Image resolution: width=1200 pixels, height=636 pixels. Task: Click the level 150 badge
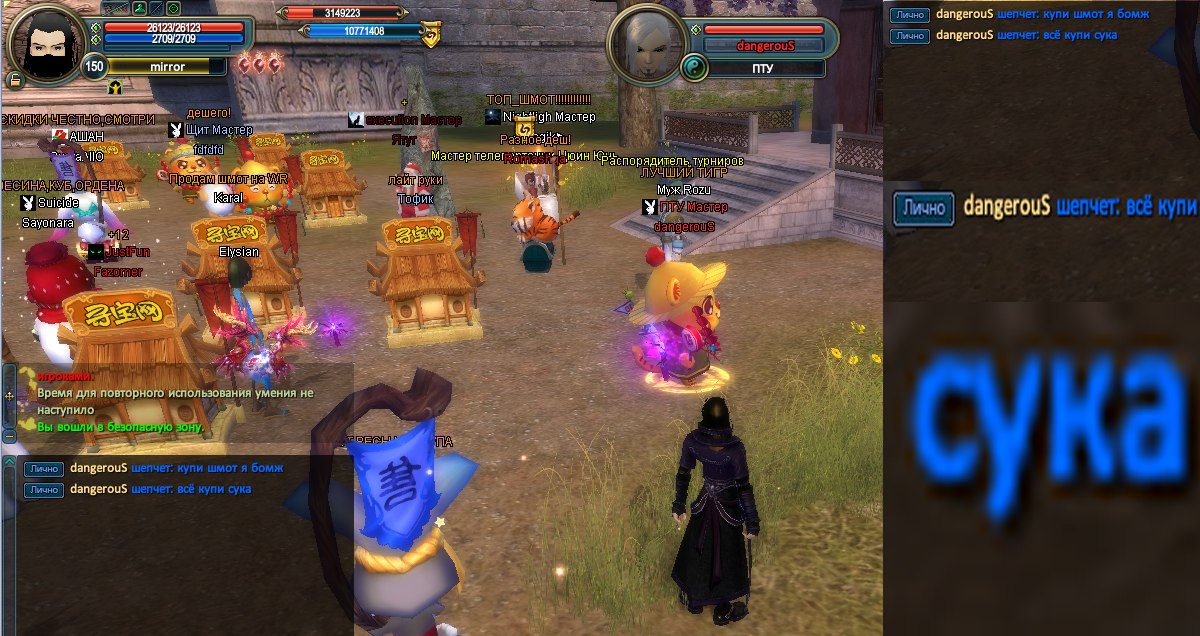point(94,67)
